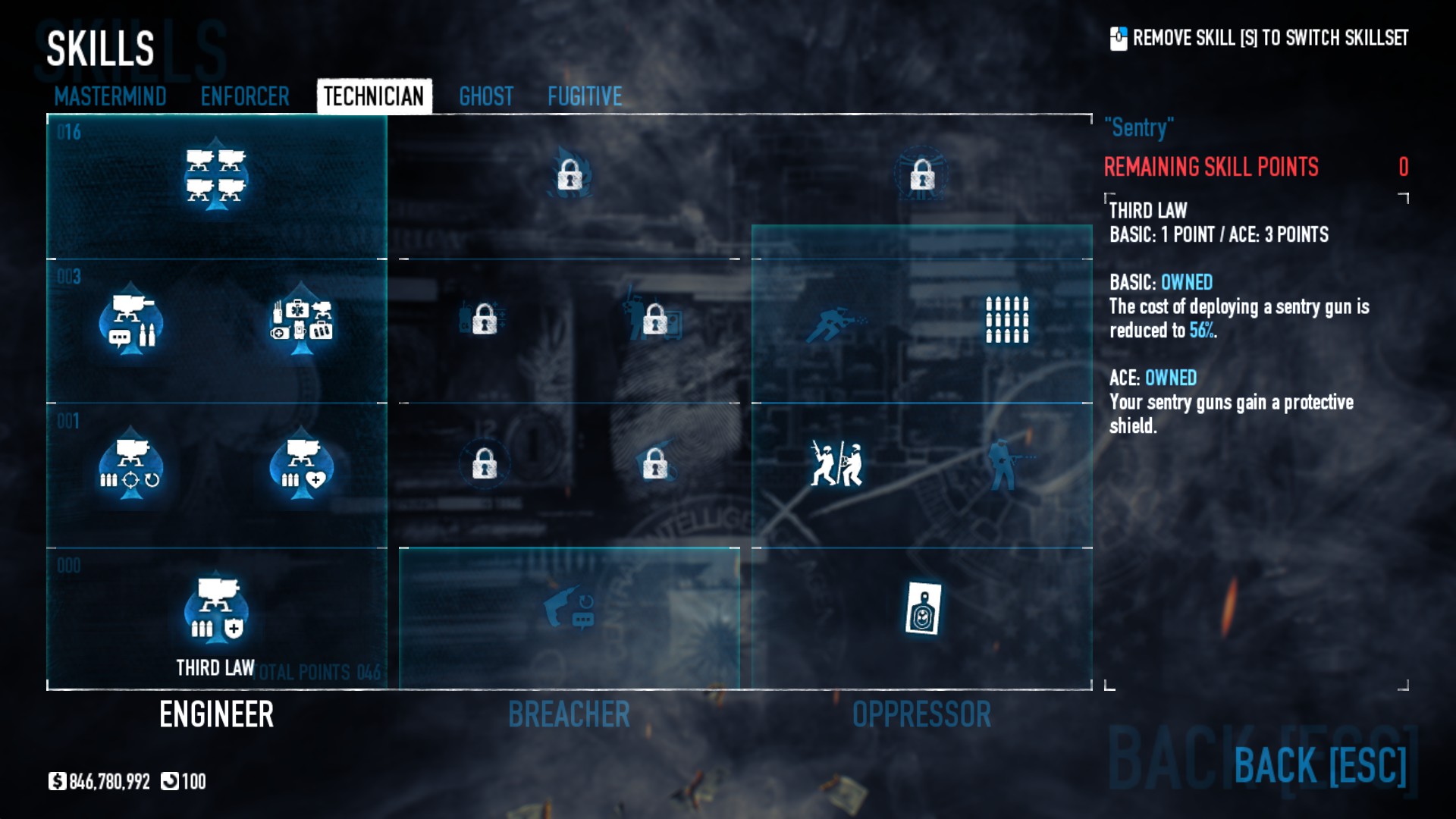Select the sentry with crosshair skill icon
Image resolution: width=1456 pixels, height=819 pixels.
[x=131, y=464]
